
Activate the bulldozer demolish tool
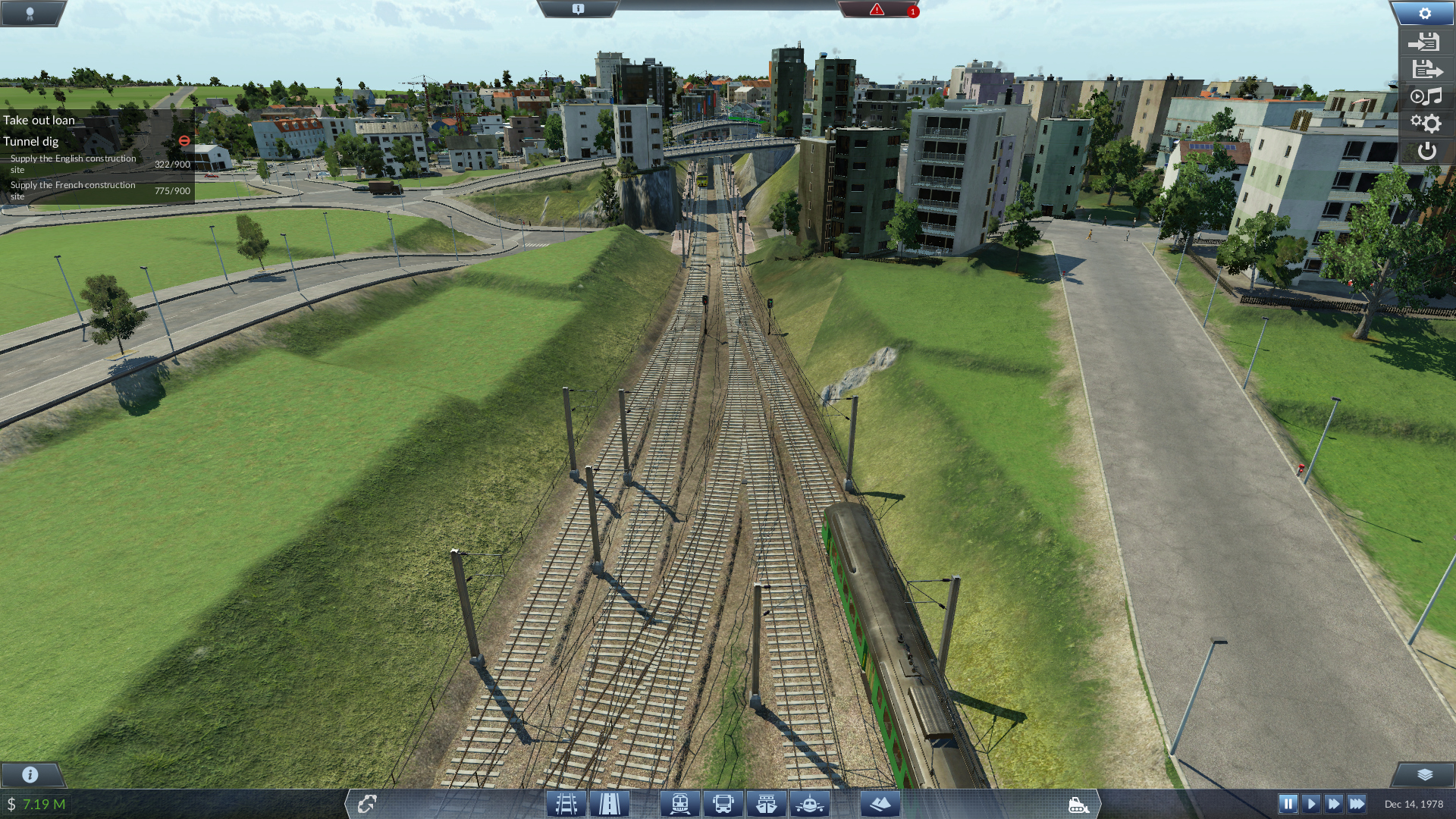pyautogui.click(x=1078, y=805)
